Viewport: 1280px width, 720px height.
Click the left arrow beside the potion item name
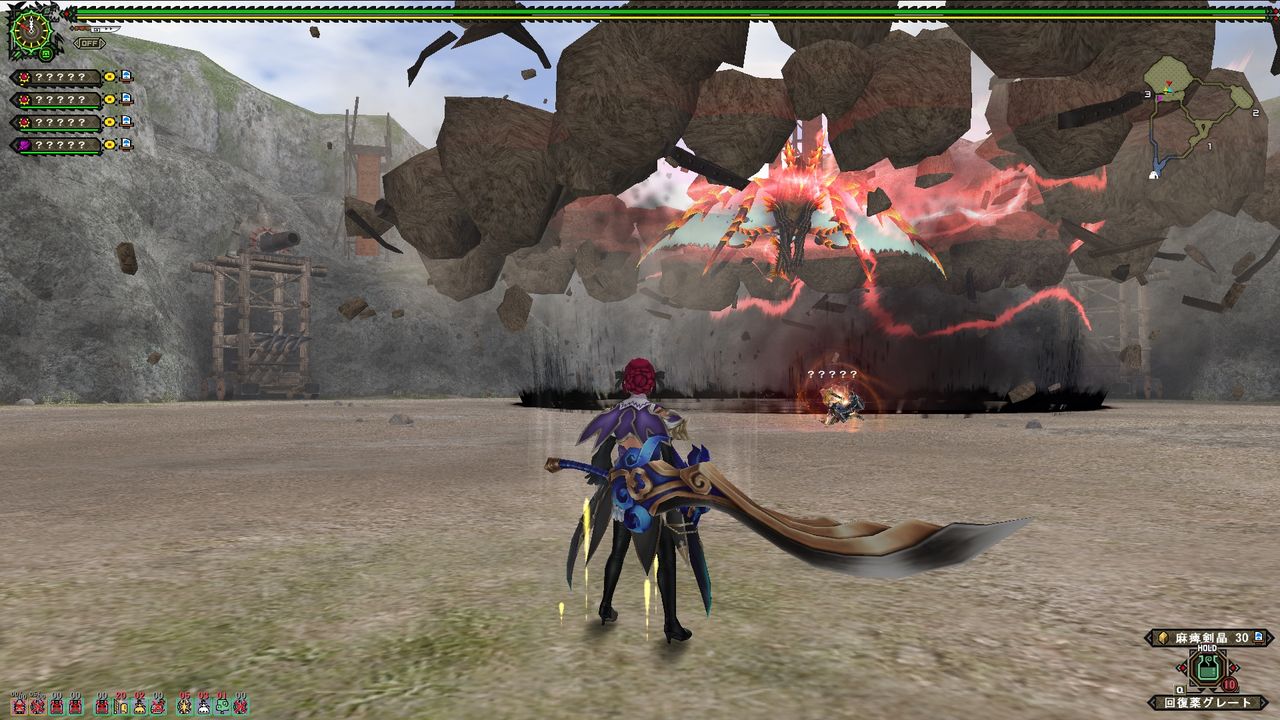(x=1152, y=701)
